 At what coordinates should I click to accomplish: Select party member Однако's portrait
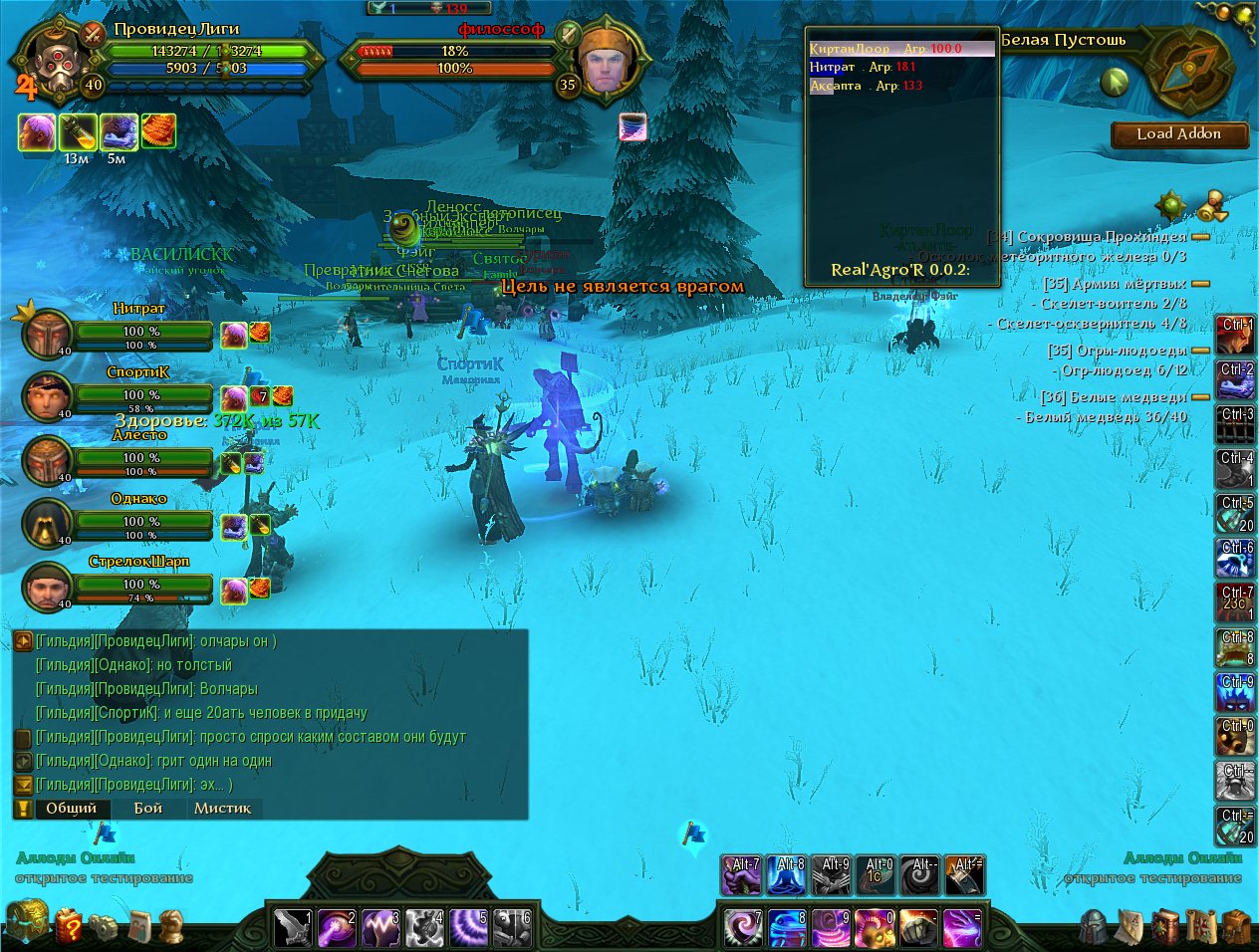46,522
